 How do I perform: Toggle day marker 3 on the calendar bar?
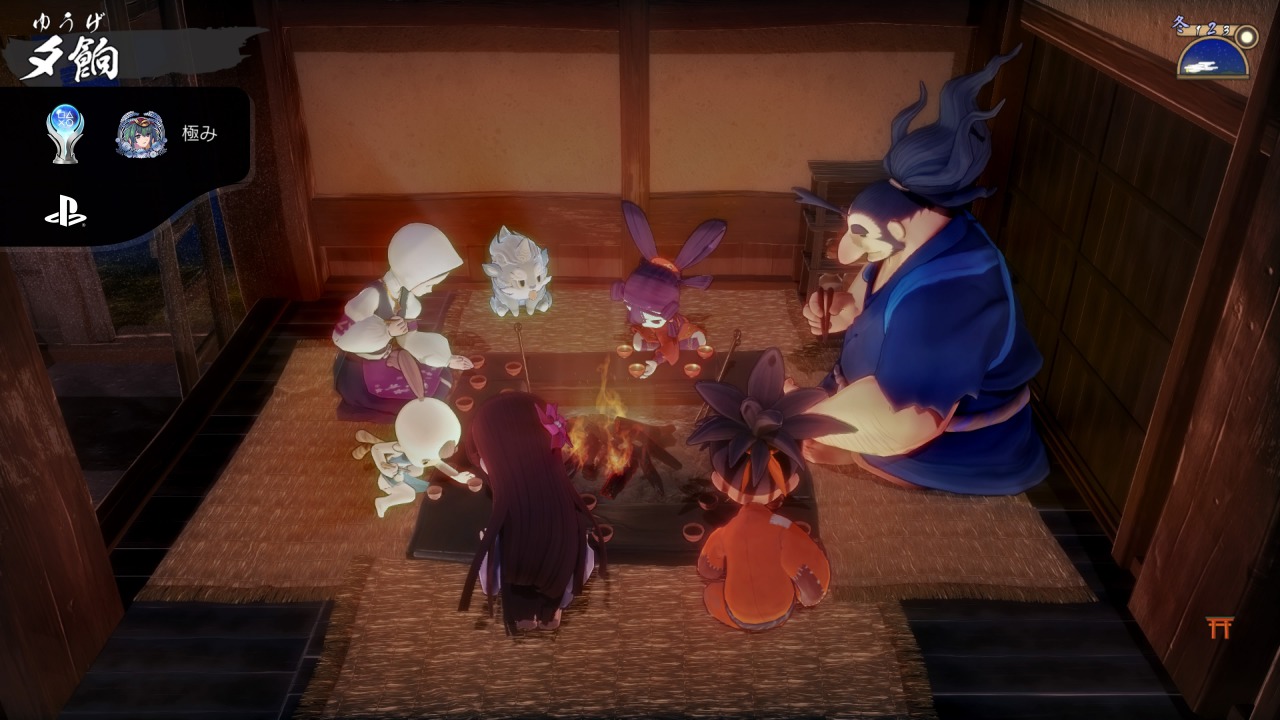click(1227, 30)
